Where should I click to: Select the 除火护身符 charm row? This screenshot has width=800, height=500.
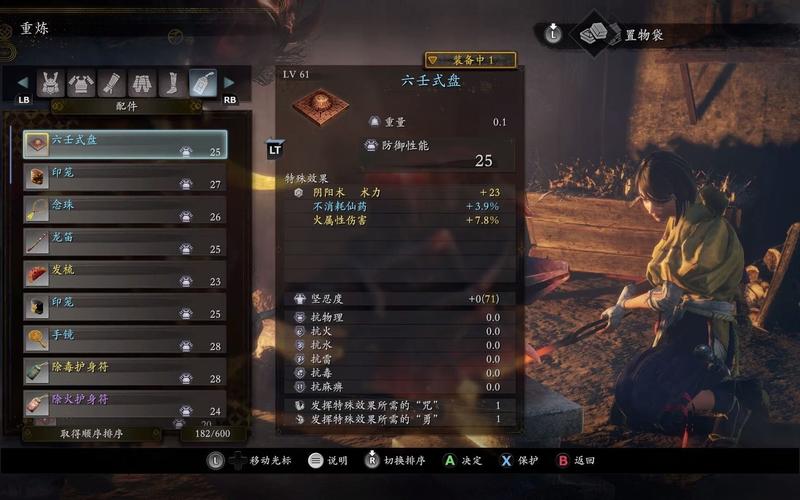pos(125,404)
